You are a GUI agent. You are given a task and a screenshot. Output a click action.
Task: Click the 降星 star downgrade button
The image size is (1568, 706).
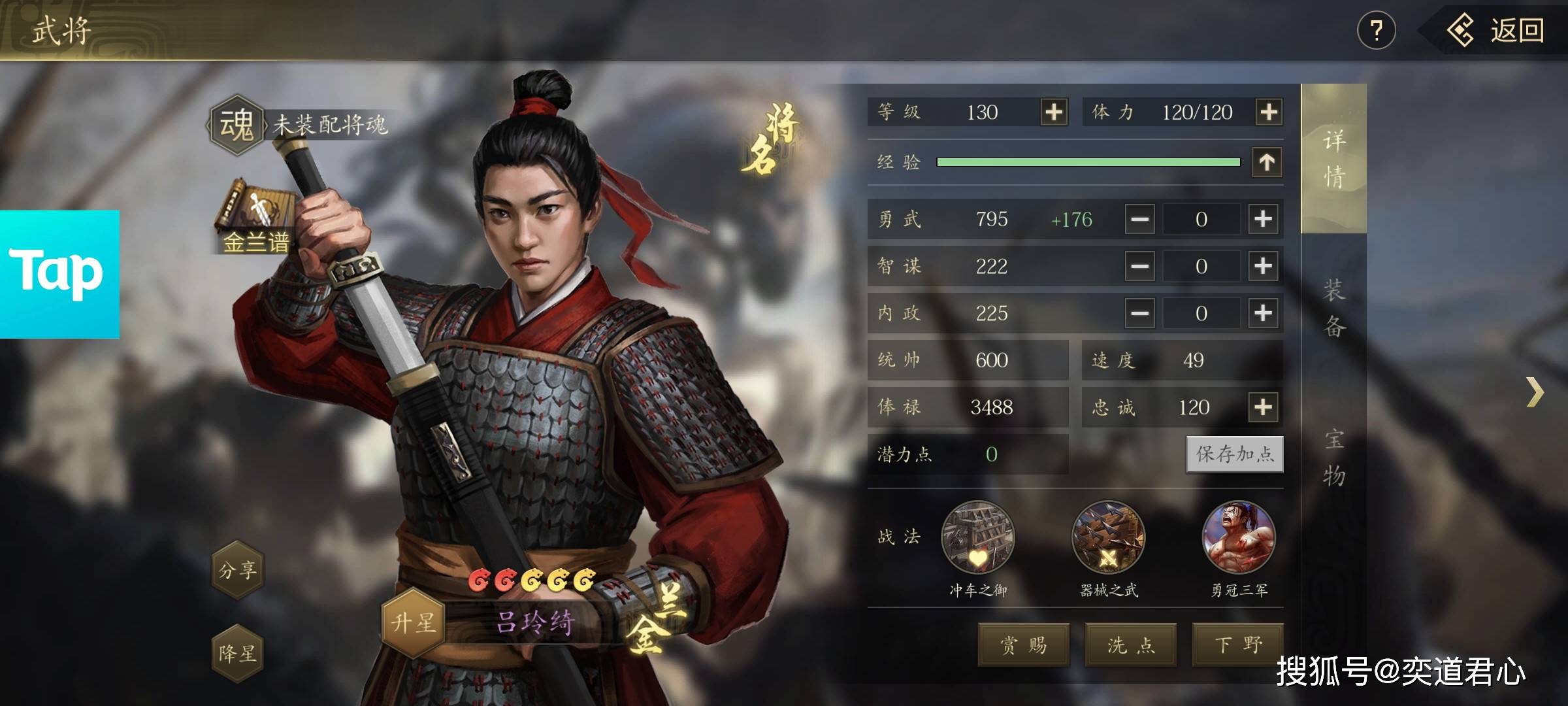(238, 653)
